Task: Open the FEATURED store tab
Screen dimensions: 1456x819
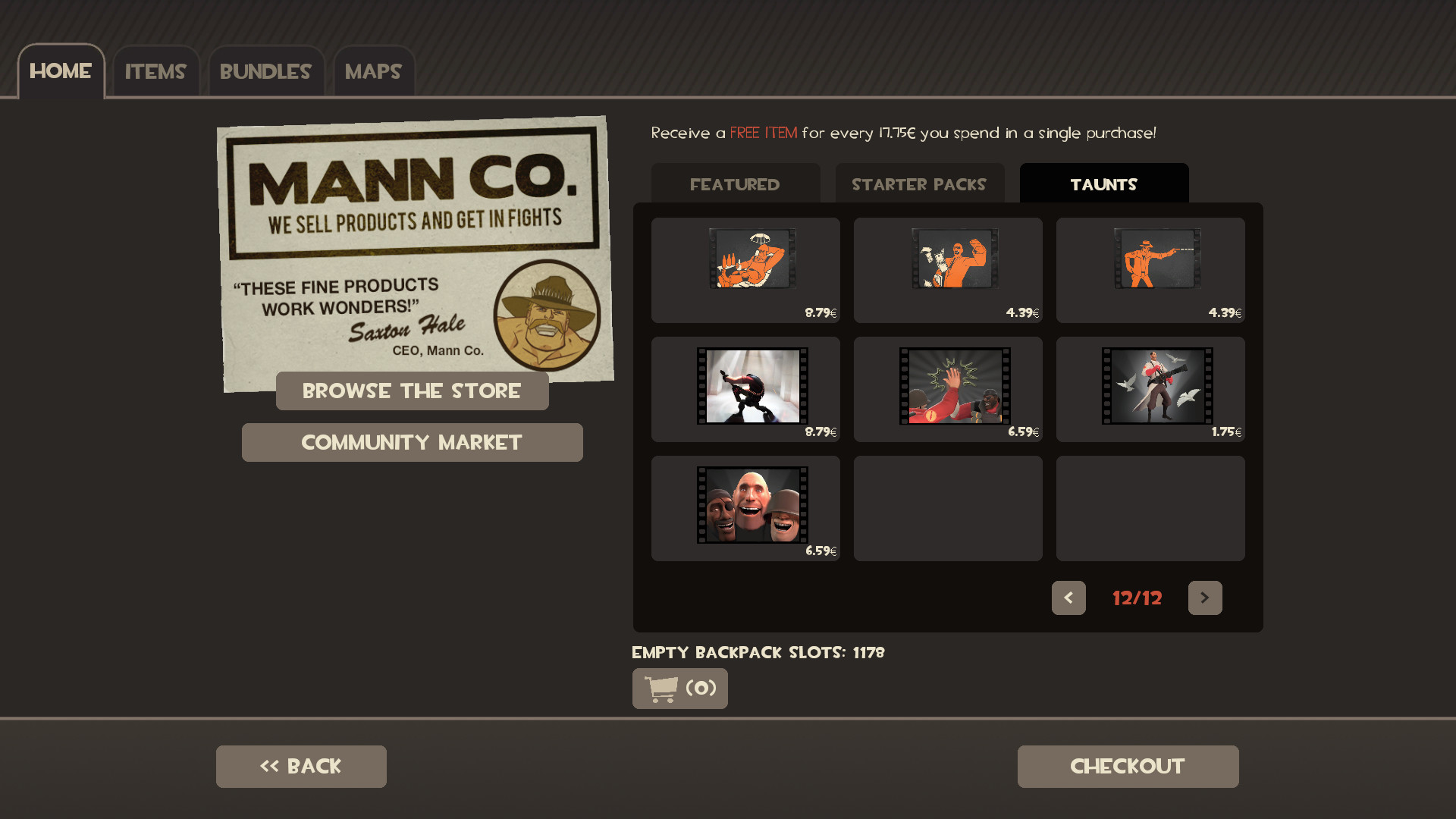Action: [x=734, y=184]
